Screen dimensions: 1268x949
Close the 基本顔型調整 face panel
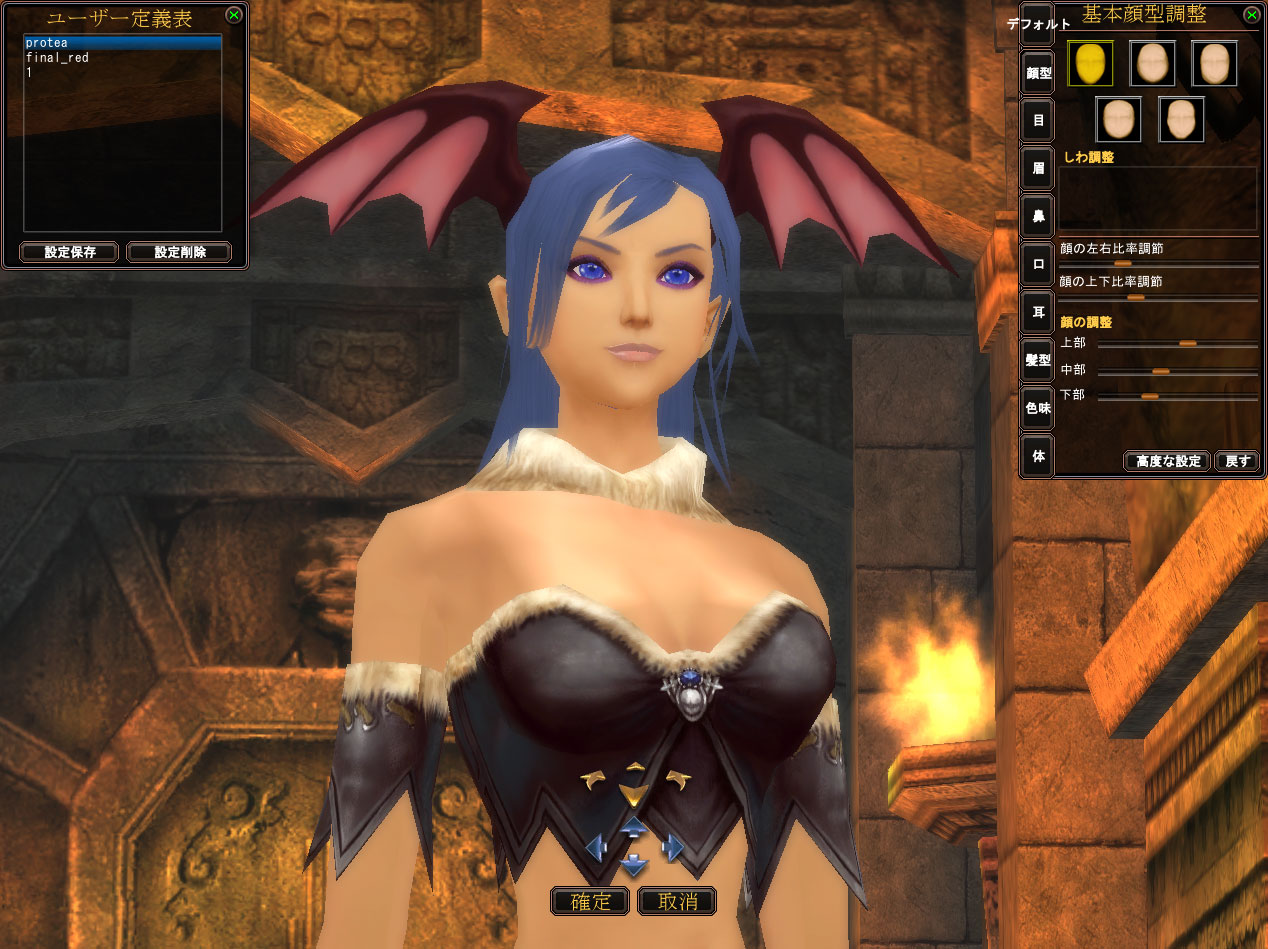coord(1250,15)
